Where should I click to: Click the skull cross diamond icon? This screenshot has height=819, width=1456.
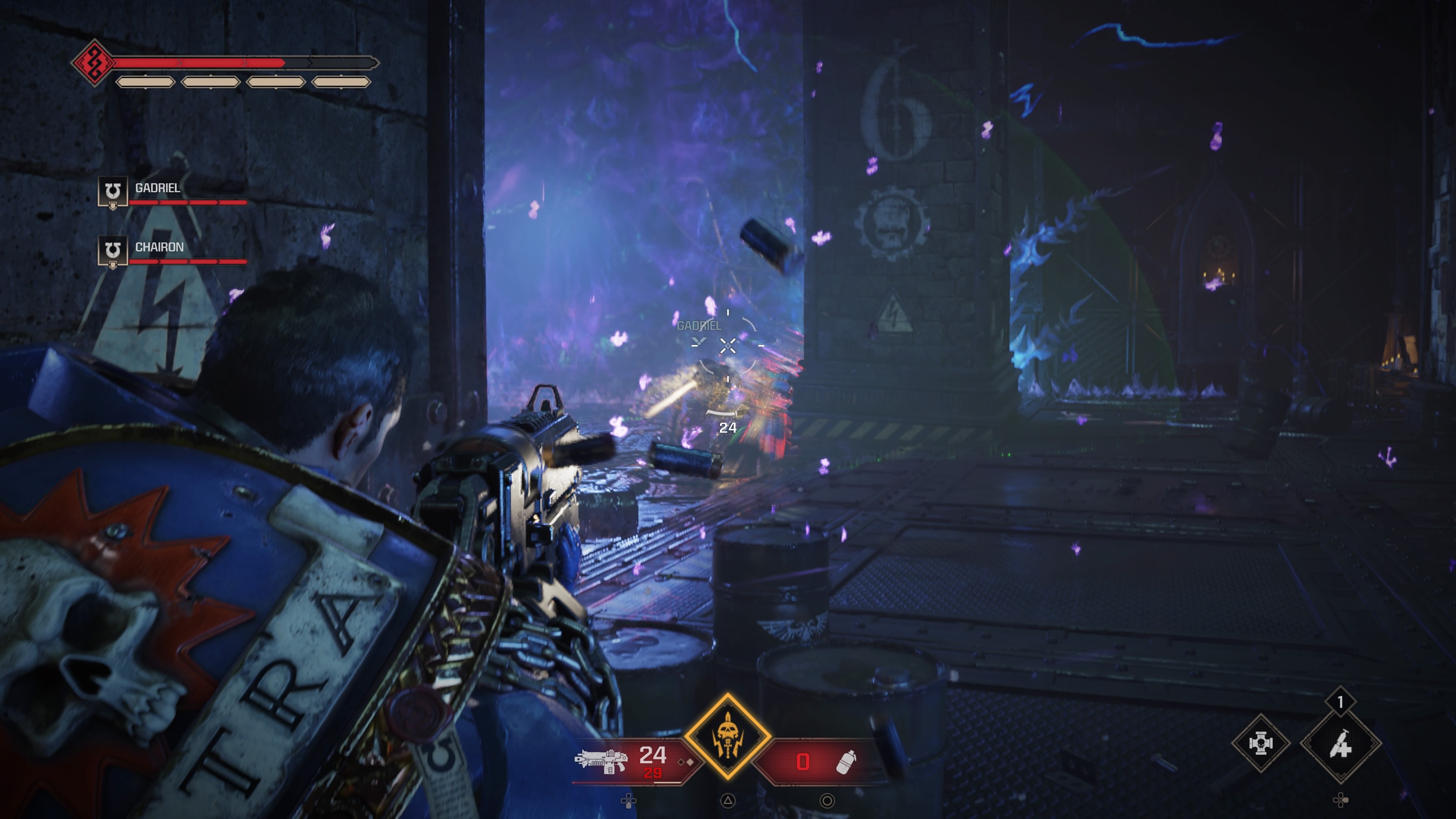(x=1260, y=743)
